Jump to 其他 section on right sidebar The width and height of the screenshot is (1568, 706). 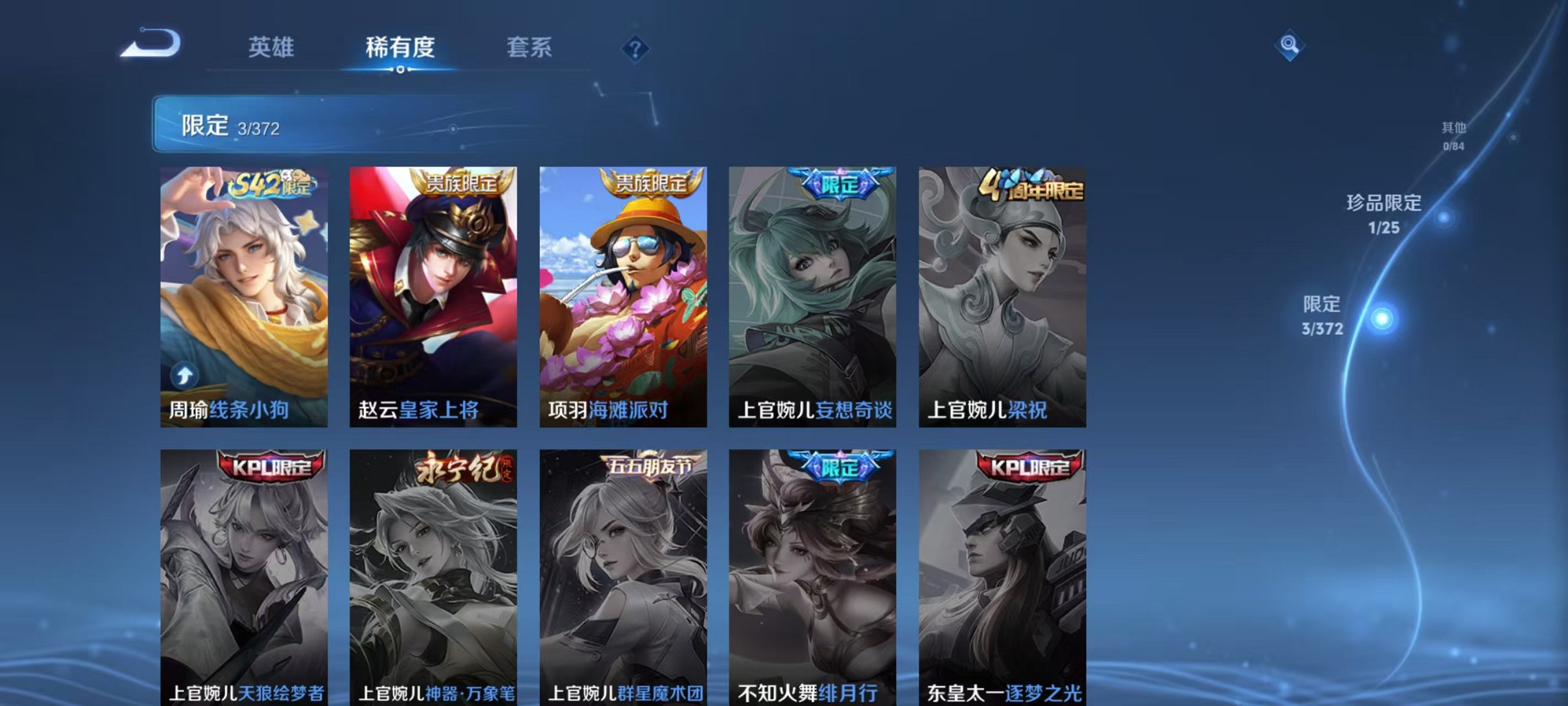pyautogui.click(x=1452, y=135)
